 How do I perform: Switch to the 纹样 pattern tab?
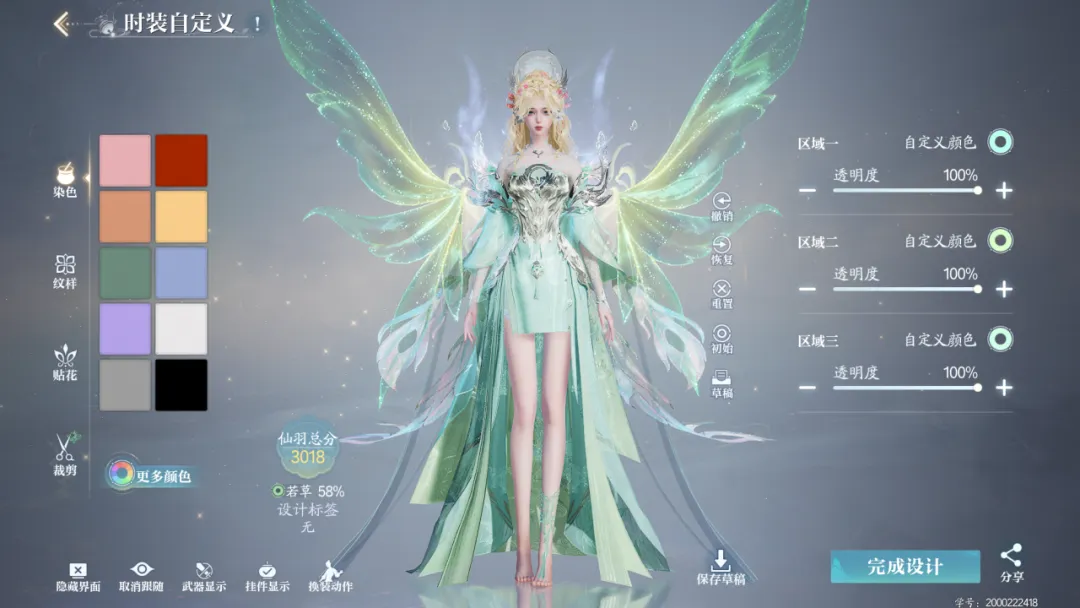[x=65, y=270]
